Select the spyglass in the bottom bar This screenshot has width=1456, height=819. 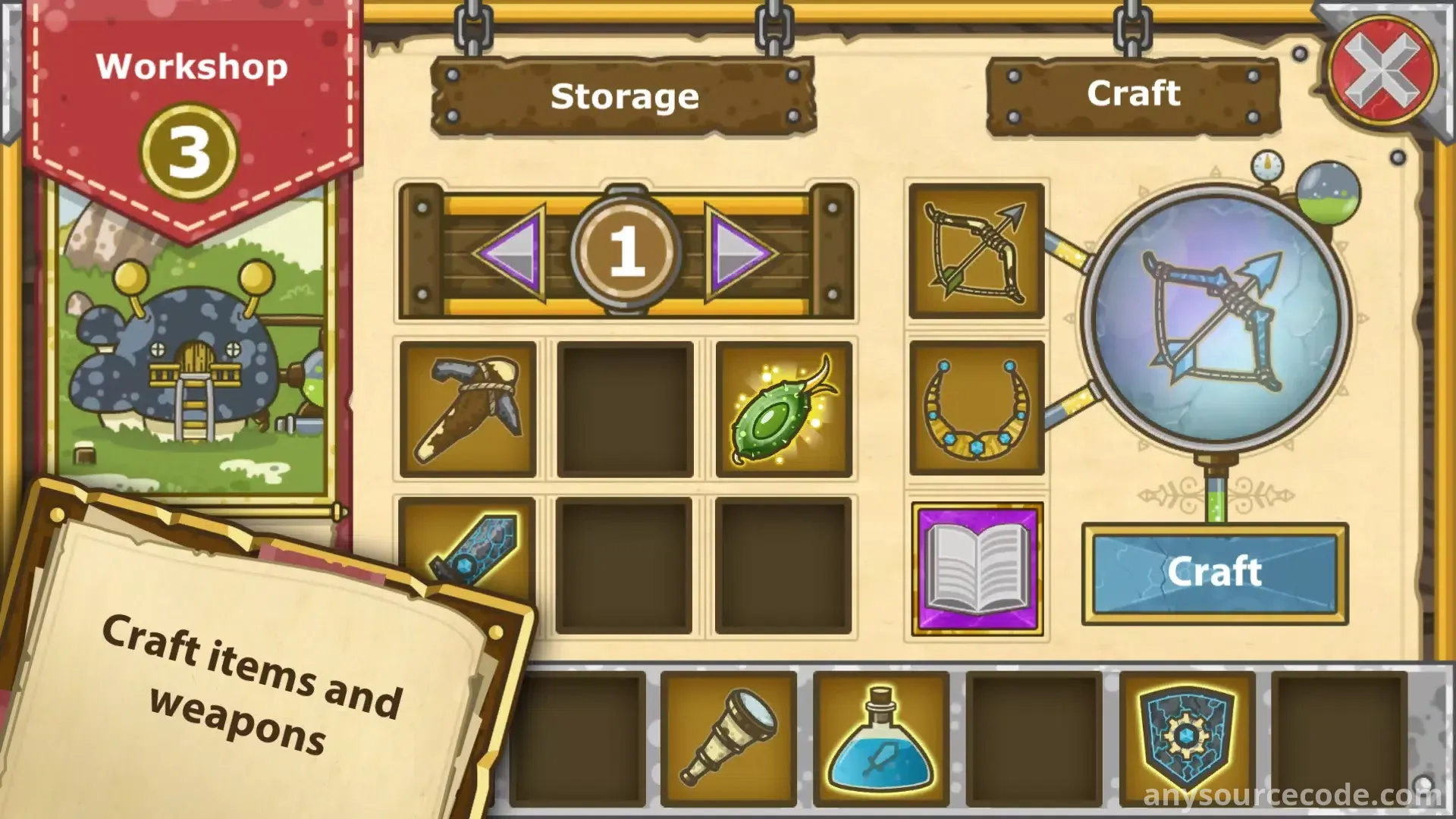(x=728, y=737)
